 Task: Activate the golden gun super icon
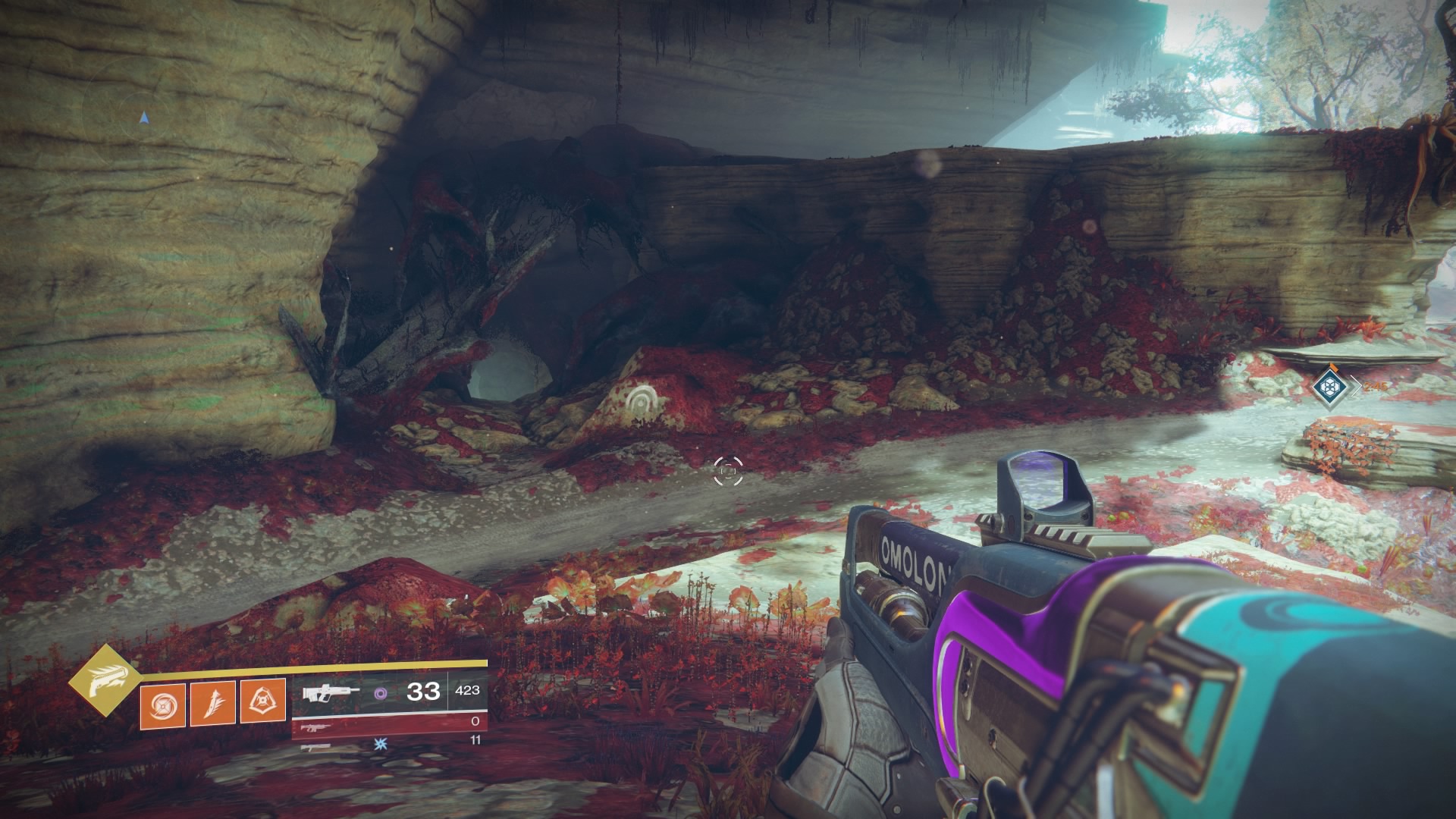coord(105,679)
